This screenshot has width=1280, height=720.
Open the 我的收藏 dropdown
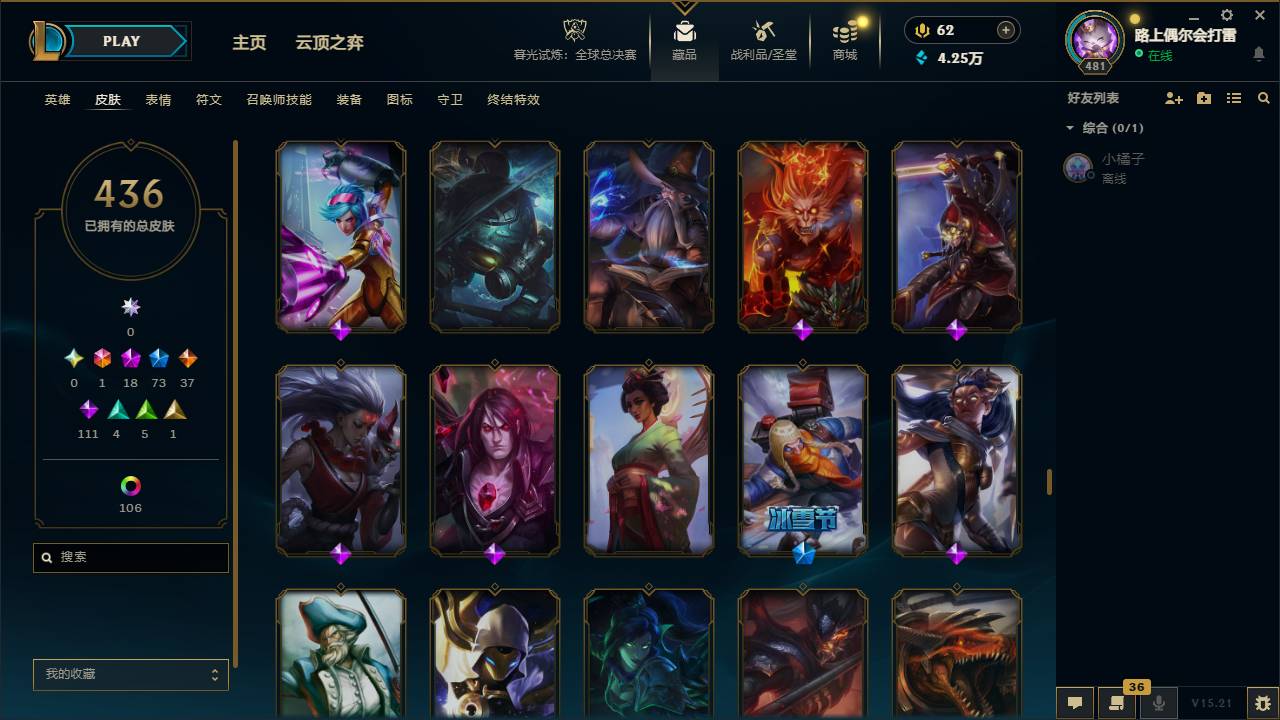point(130,675)
